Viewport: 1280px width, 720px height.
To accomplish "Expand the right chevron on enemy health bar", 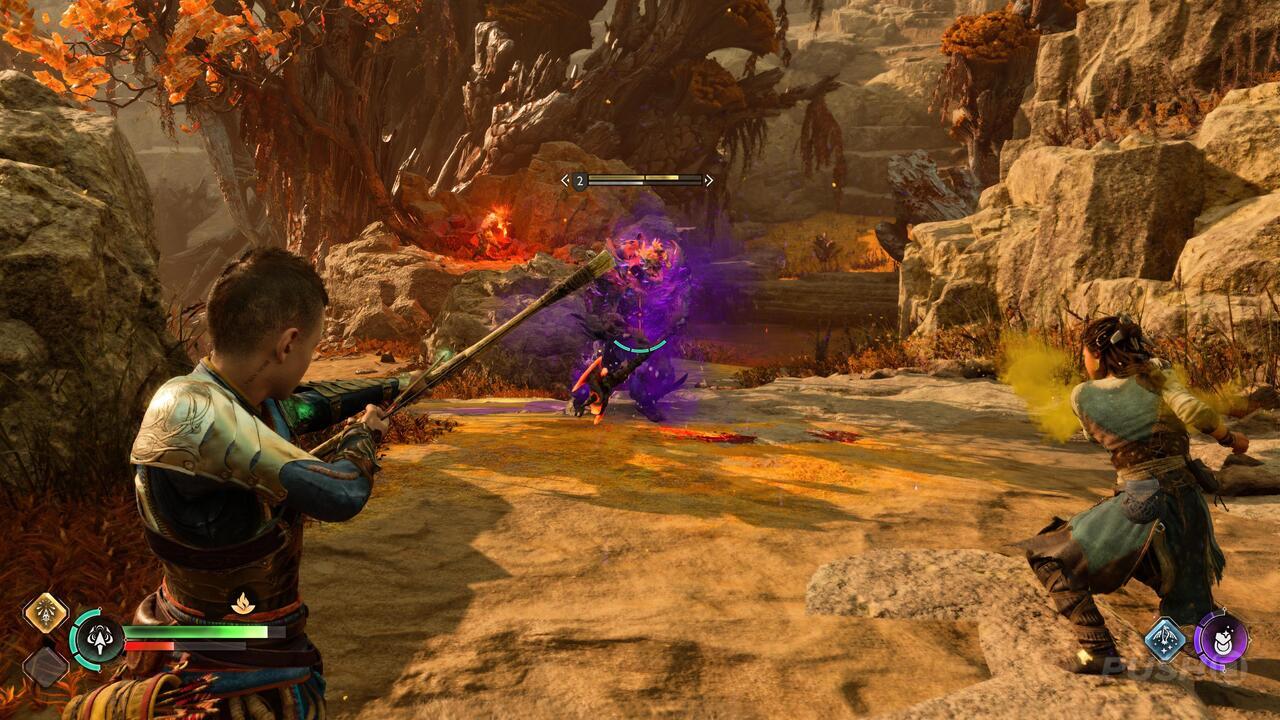I will click(708, 180).
